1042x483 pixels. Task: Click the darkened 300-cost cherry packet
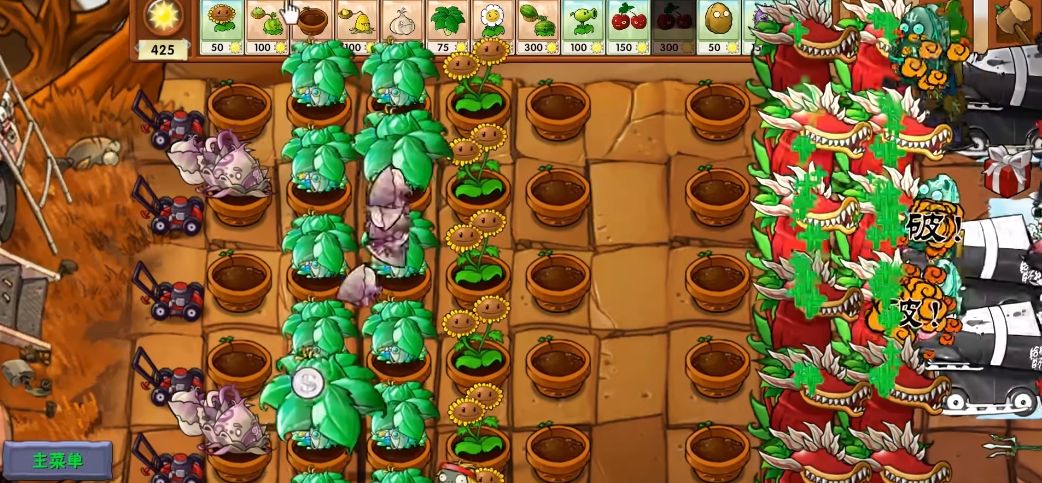(672, 26)
